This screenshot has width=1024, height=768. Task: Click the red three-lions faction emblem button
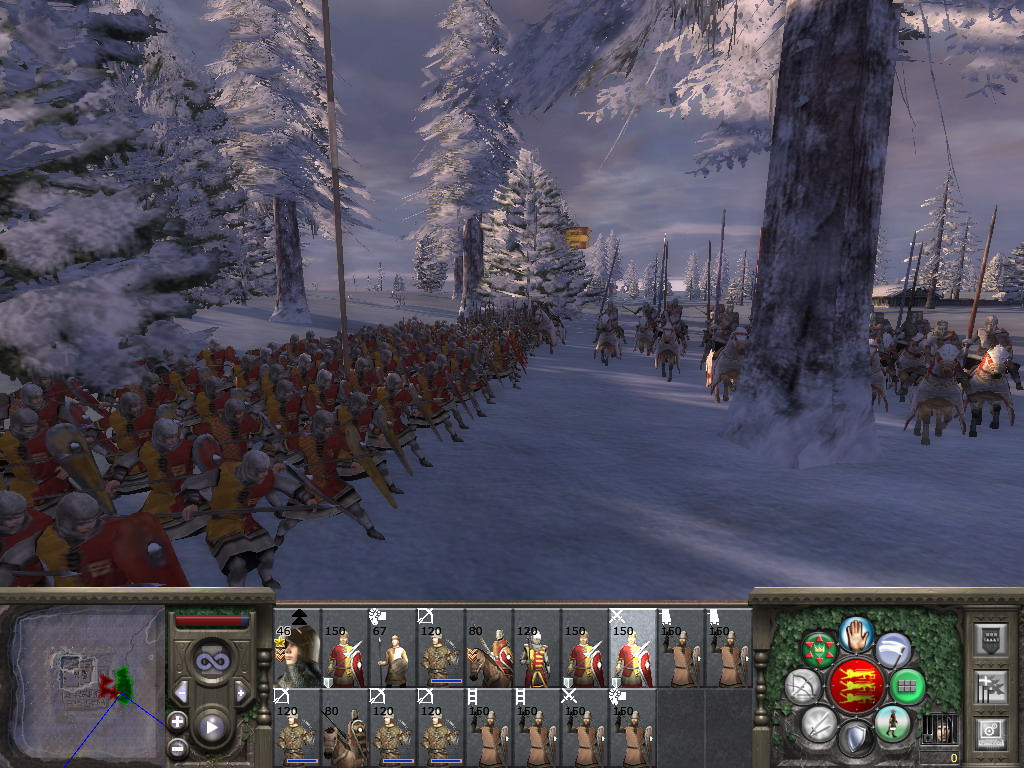click(x=856, y=686)
